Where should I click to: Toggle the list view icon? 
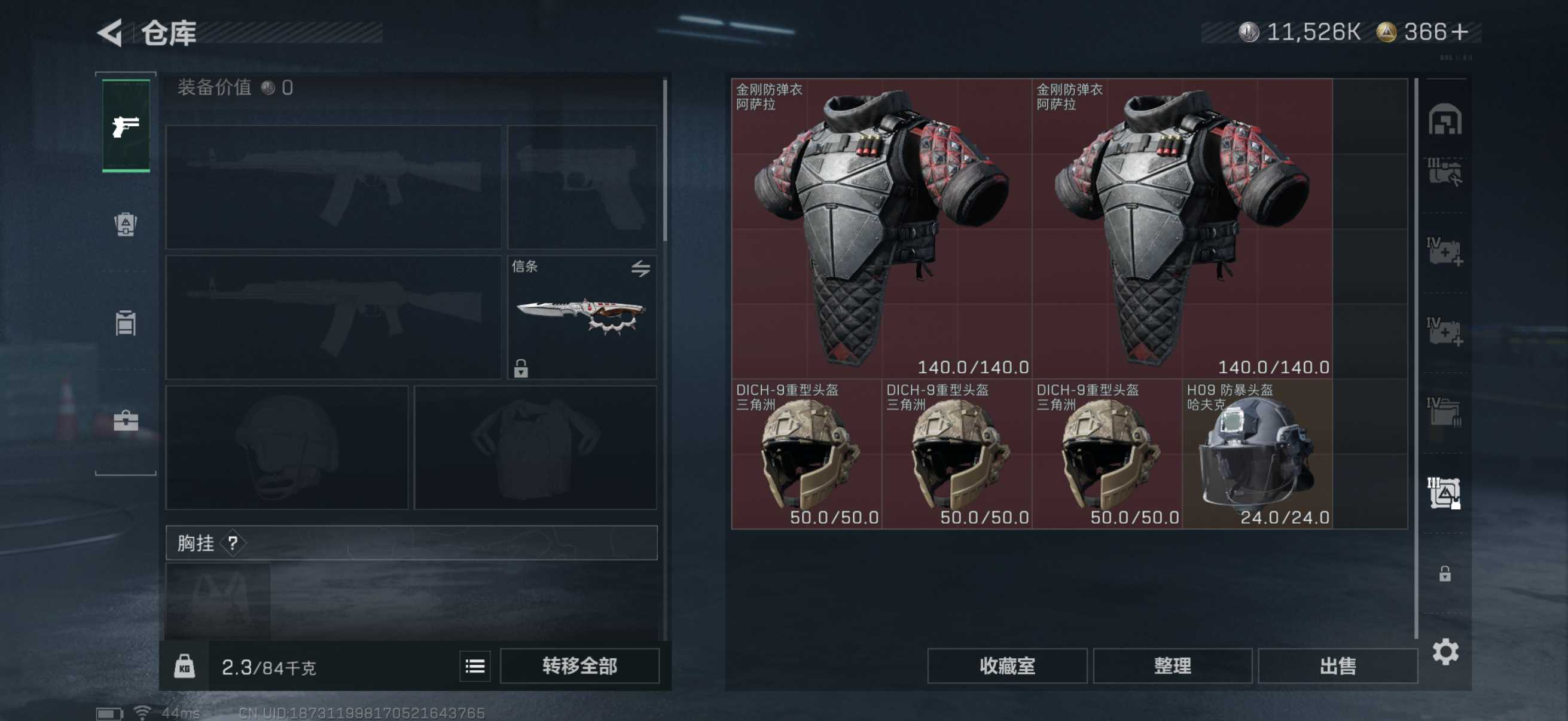(475, 666)
